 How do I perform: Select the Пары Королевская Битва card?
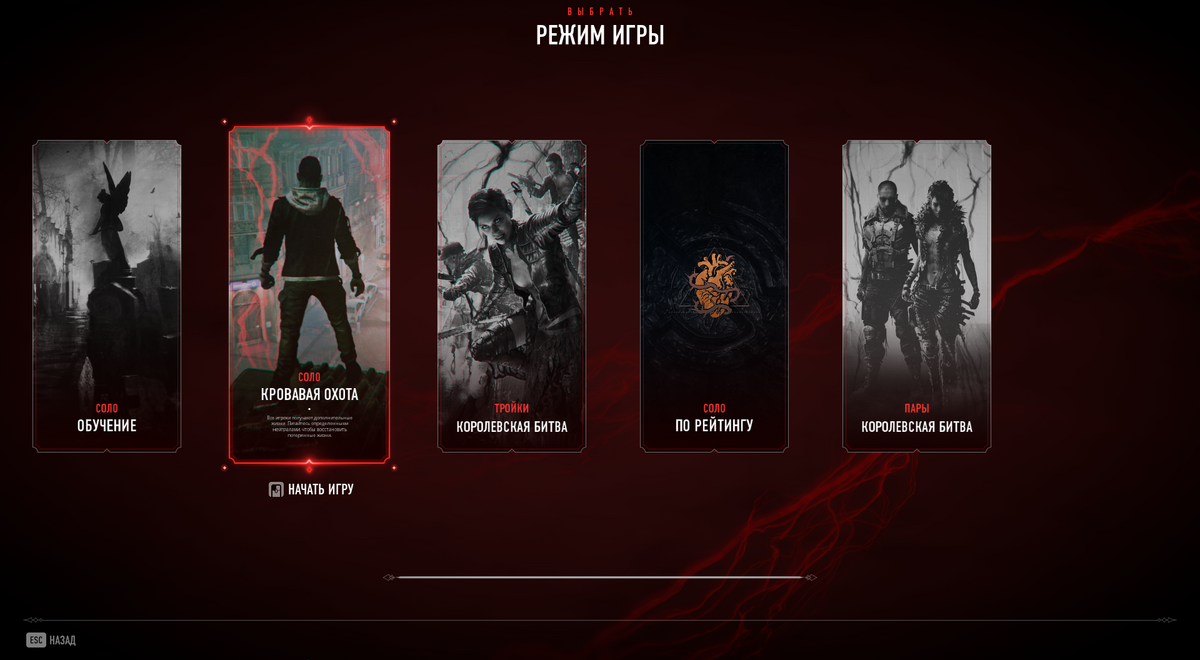[x=917, y=296]
